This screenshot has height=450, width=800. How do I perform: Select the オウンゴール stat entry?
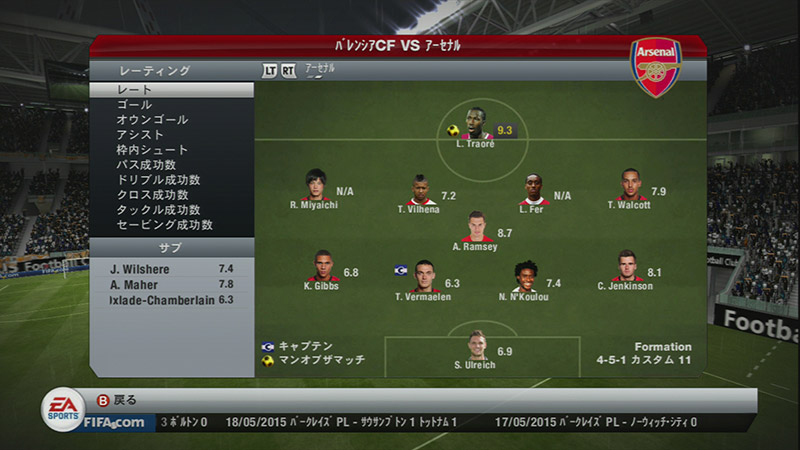coord(170,120)
